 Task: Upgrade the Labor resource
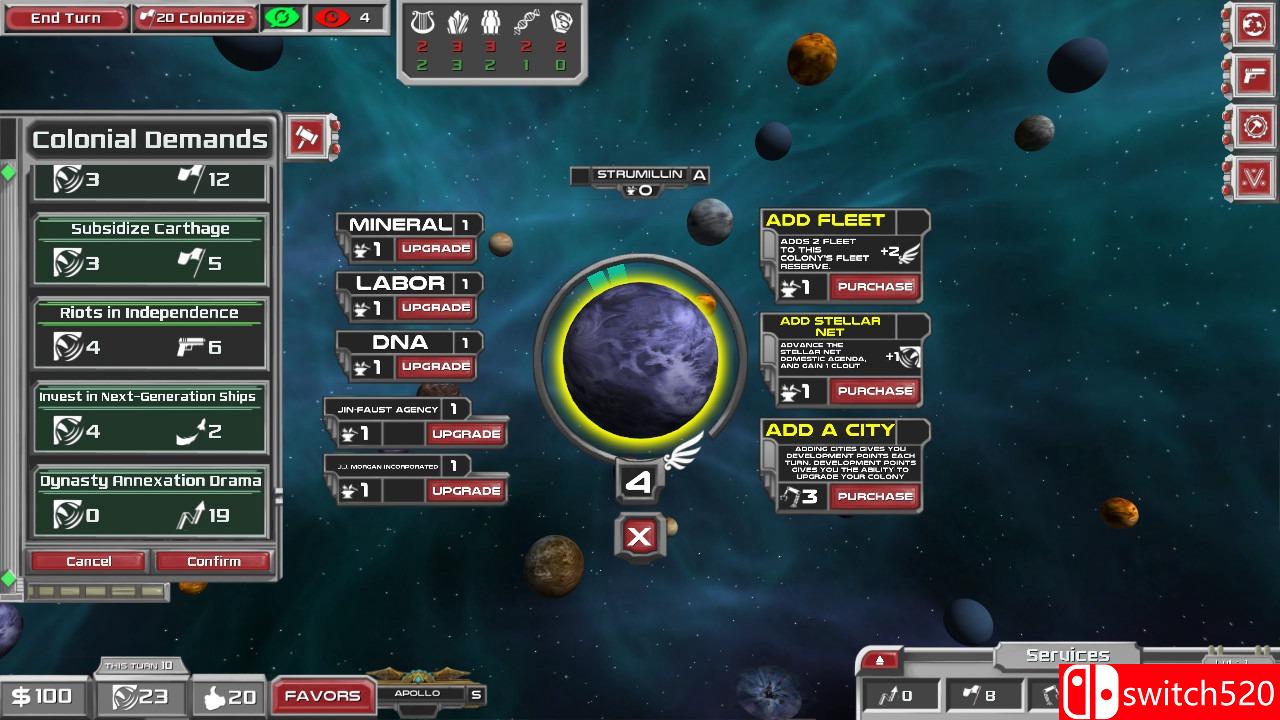[x=435, y=308]
